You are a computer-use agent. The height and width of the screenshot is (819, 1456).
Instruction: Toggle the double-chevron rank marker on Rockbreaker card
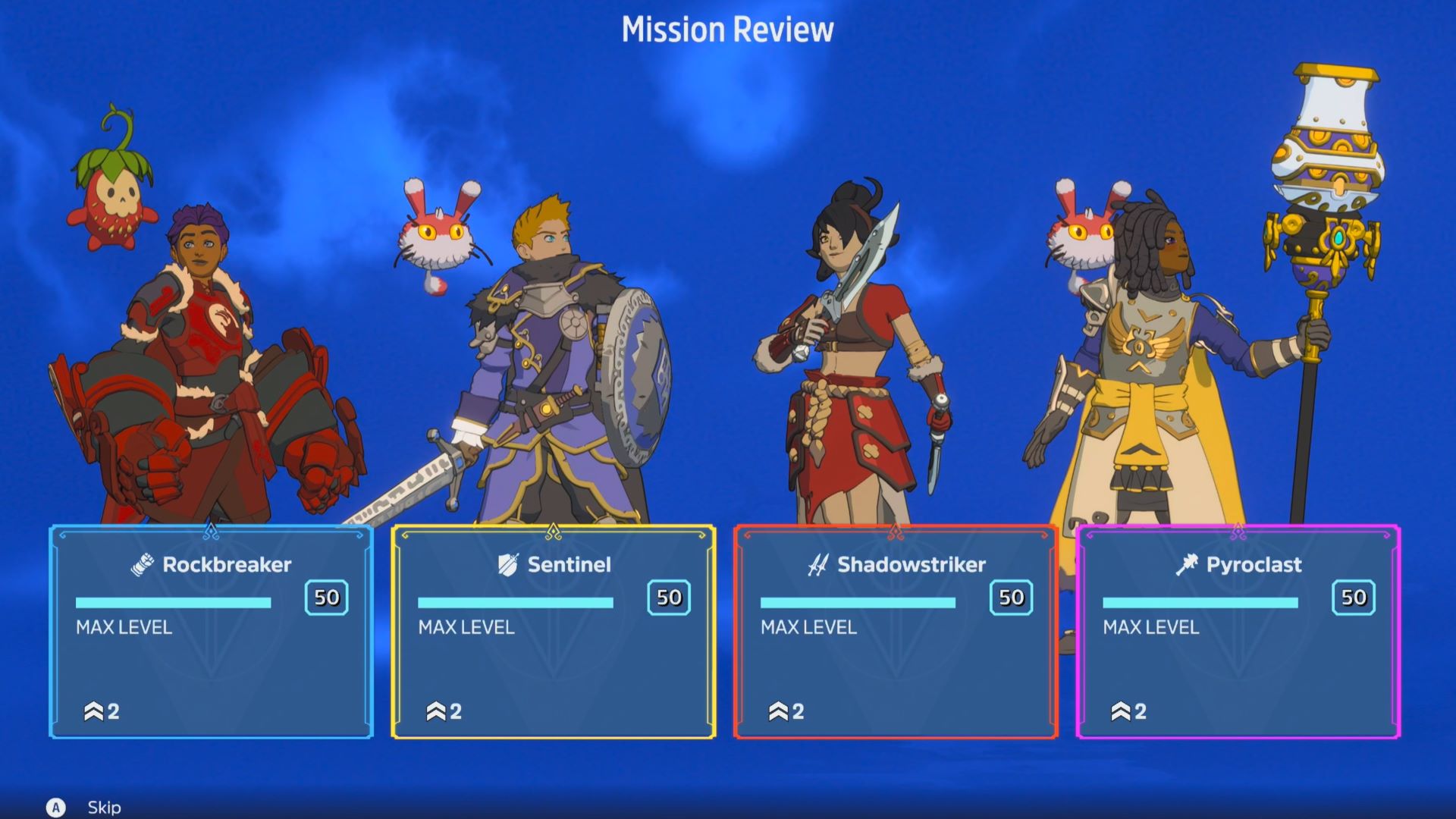click(93, 712)
